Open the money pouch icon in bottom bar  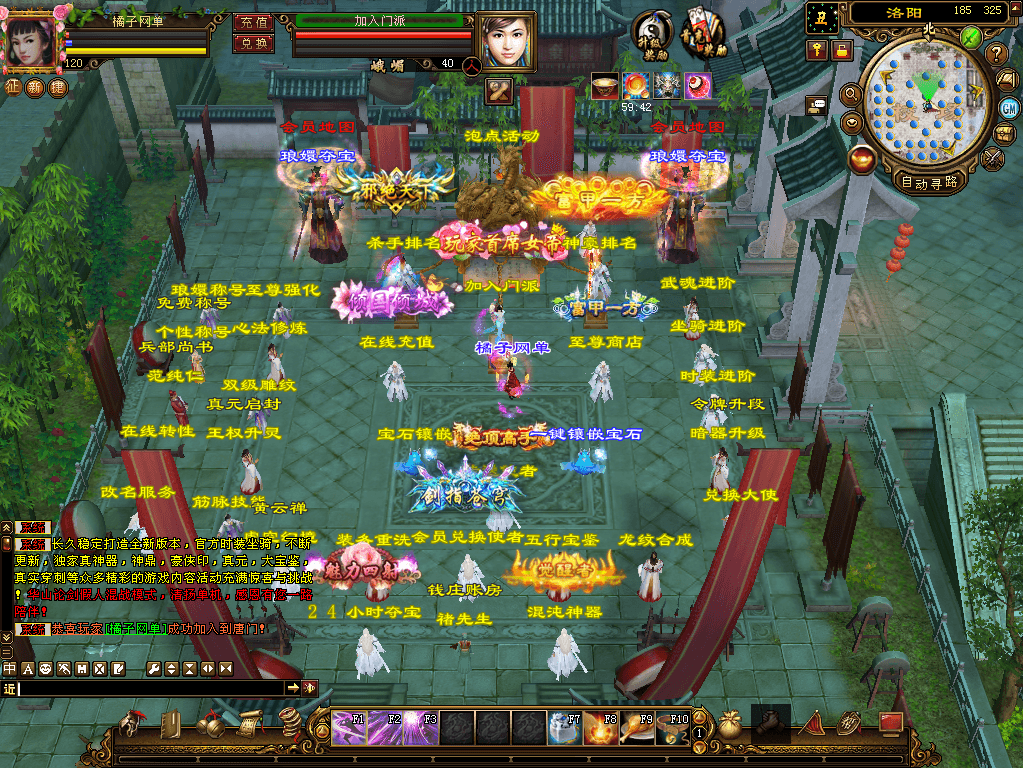[x=731, y=724]
